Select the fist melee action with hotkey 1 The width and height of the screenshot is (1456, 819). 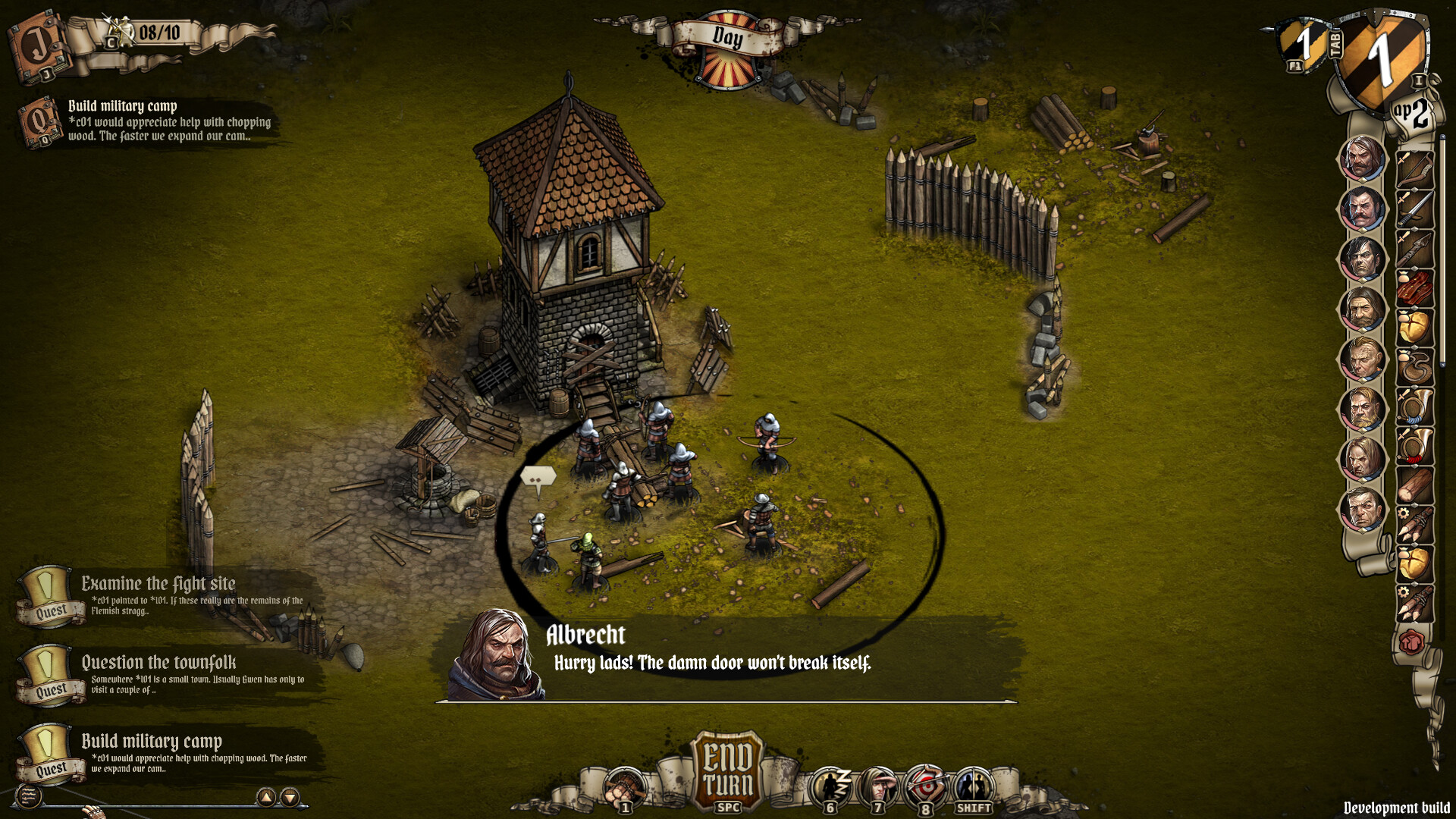point(623,783)
